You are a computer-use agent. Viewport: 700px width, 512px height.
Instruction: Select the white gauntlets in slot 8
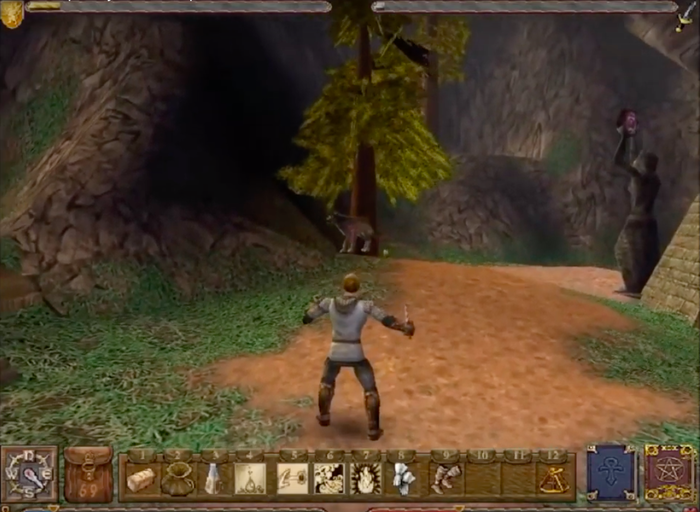(403, 479)
